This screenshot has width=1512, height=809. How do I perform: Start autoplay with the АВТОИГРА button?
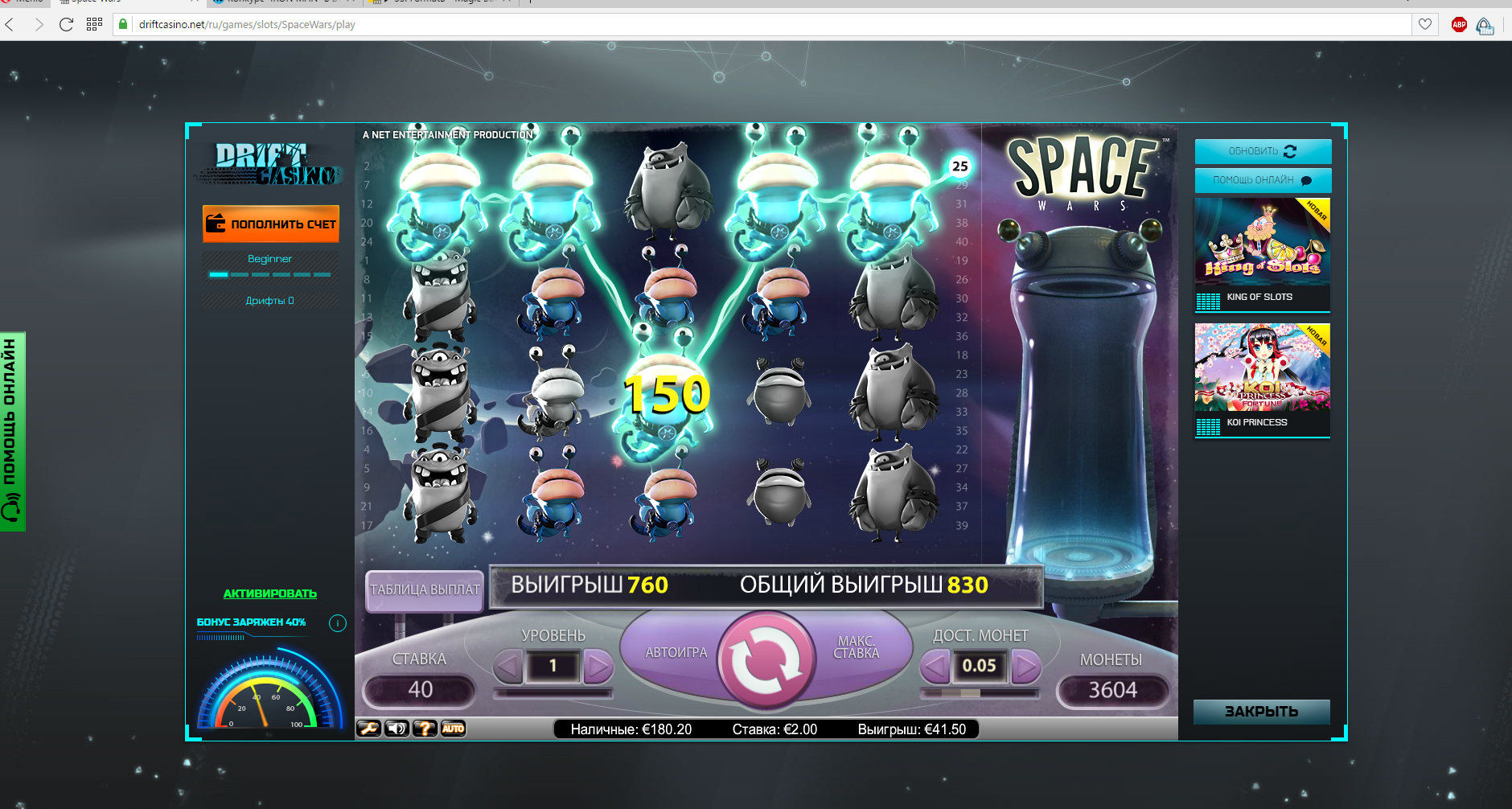(x=676, y=652)
